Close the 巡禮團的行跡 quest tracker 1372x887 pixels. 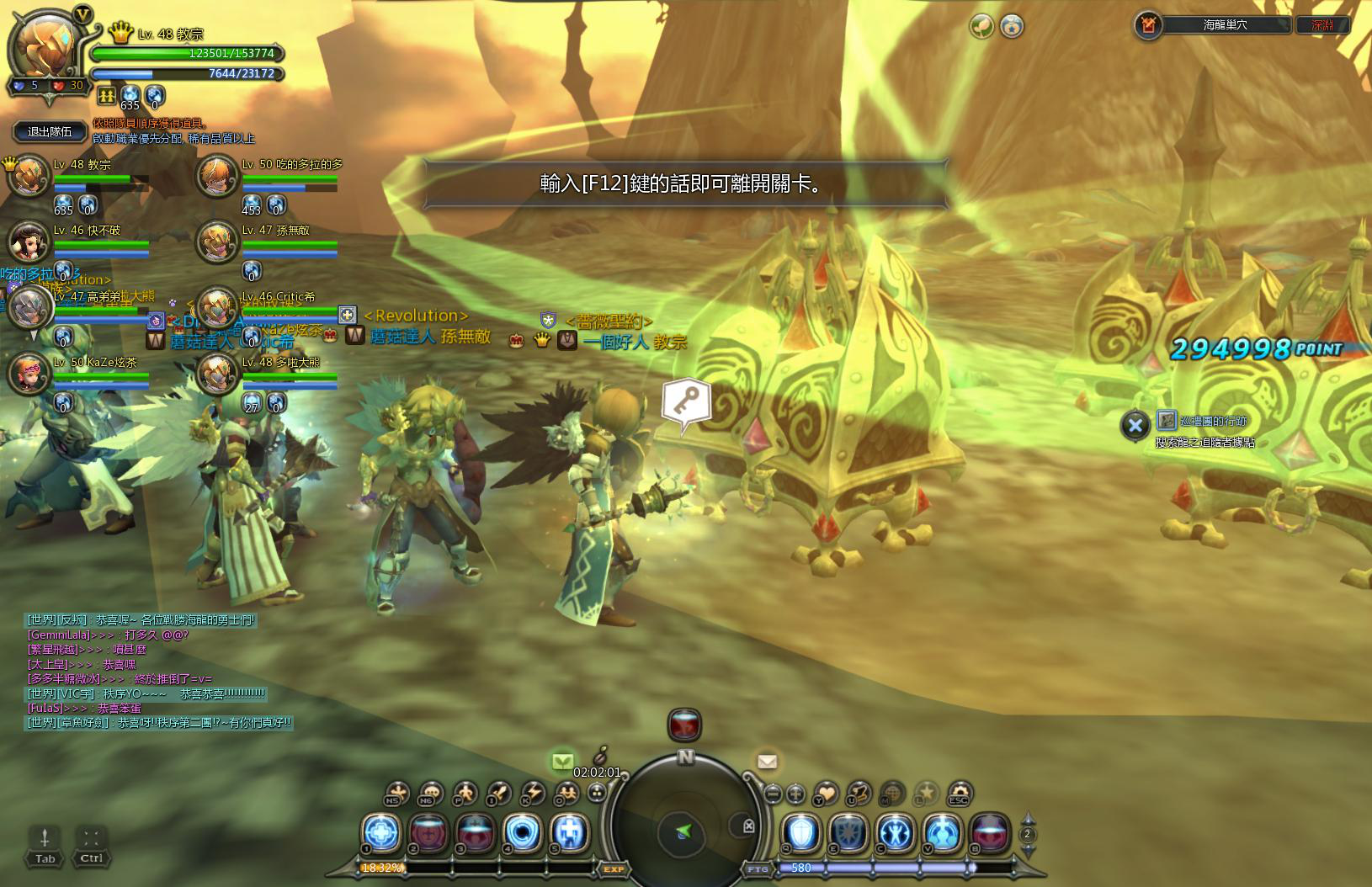1135,425
